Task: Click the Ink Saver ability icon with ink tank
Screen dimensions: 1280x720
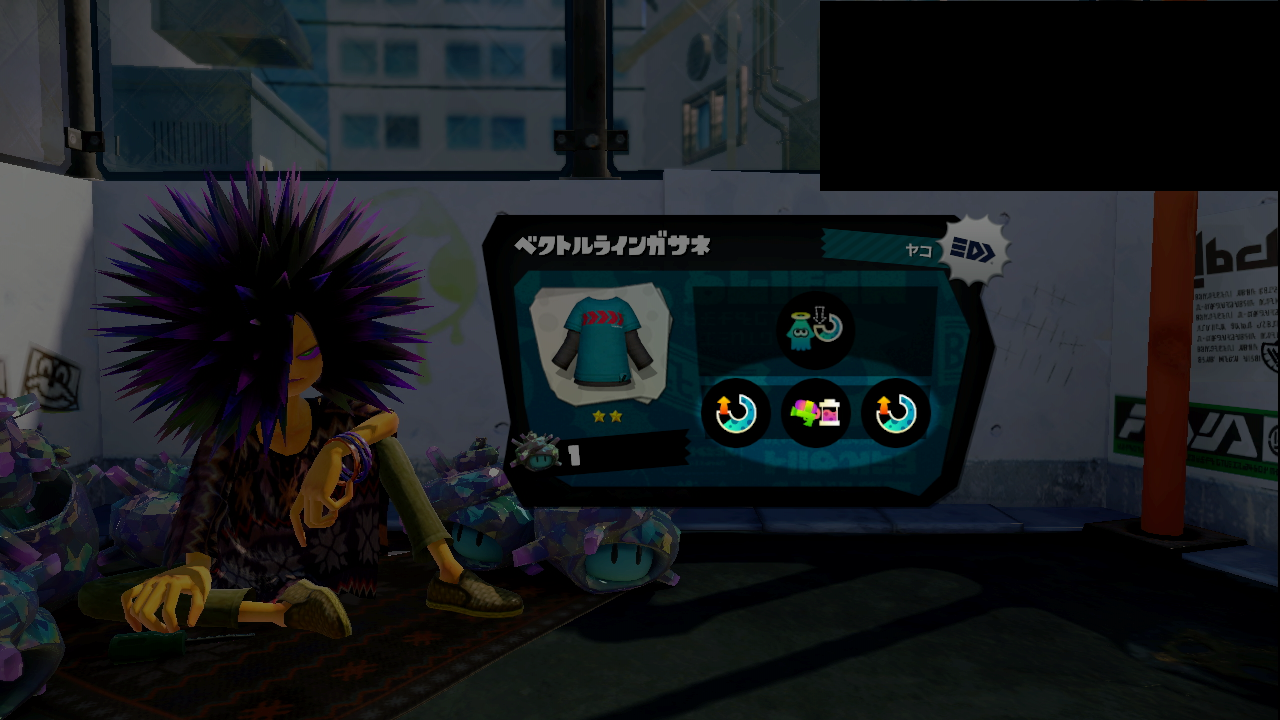Action: click(x=815, y=414)
